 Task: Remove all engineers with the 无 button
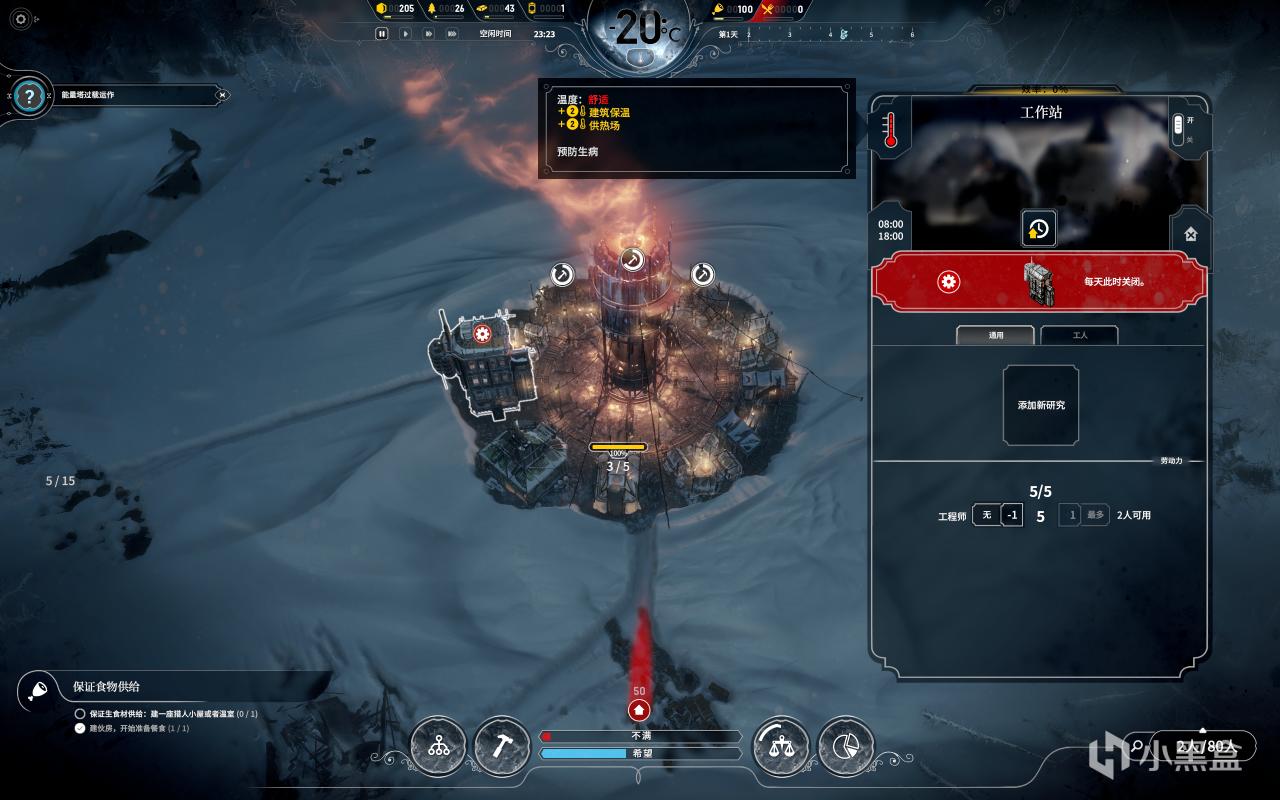(x=986, y=515)
